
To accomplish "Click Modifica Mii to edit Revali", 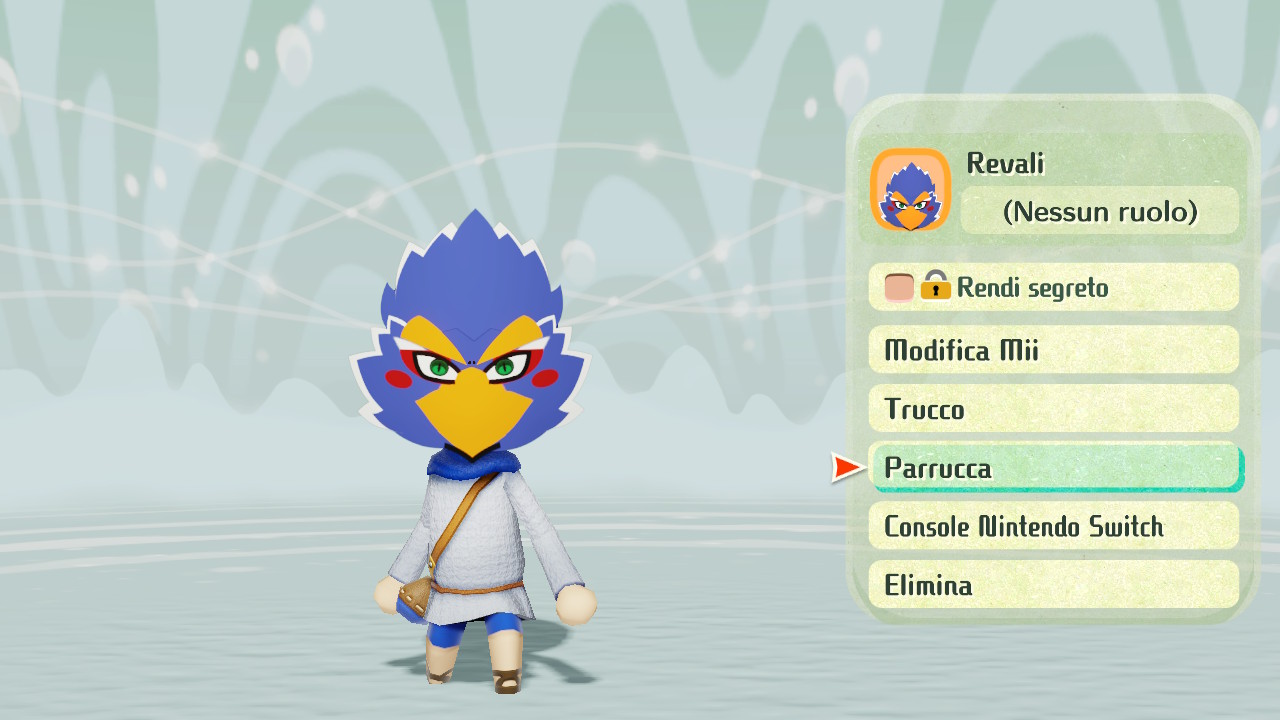I will click(x=1055, y=350).
